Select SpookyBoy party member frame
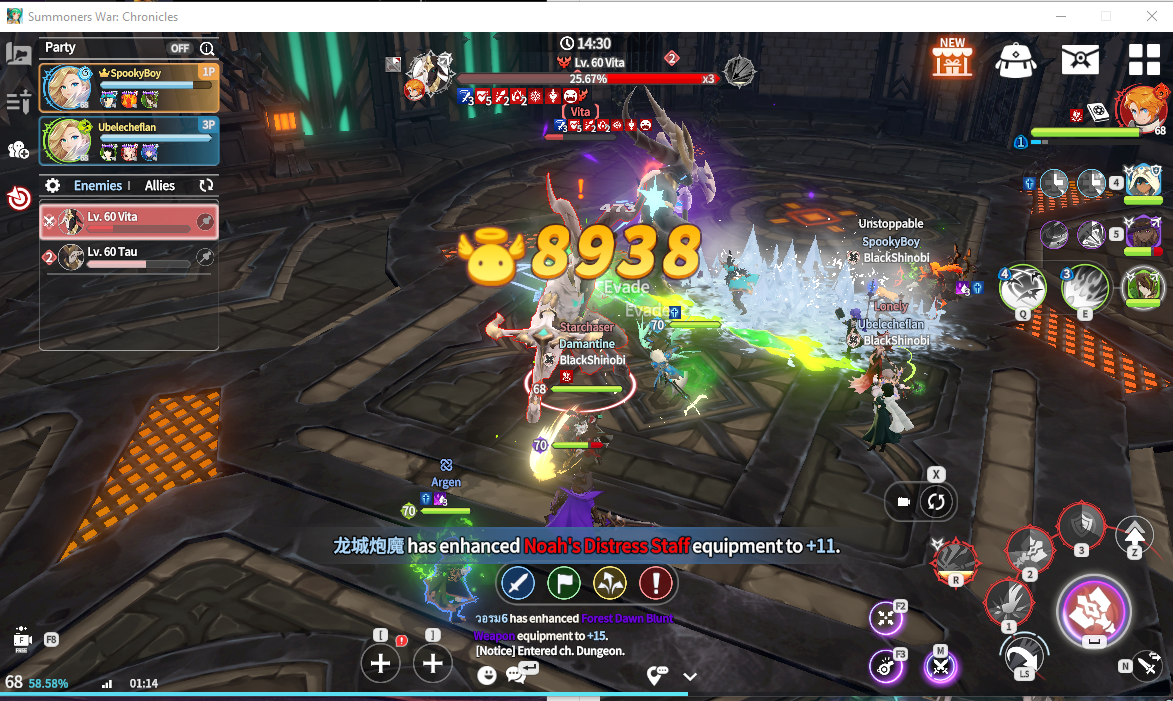The image size is (1173, 701). [x=129, y=88]
